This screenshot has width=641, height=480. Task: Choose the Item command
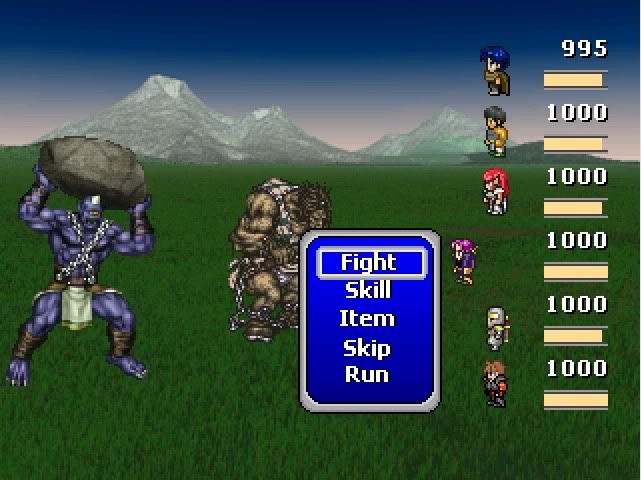pos(369,319)
